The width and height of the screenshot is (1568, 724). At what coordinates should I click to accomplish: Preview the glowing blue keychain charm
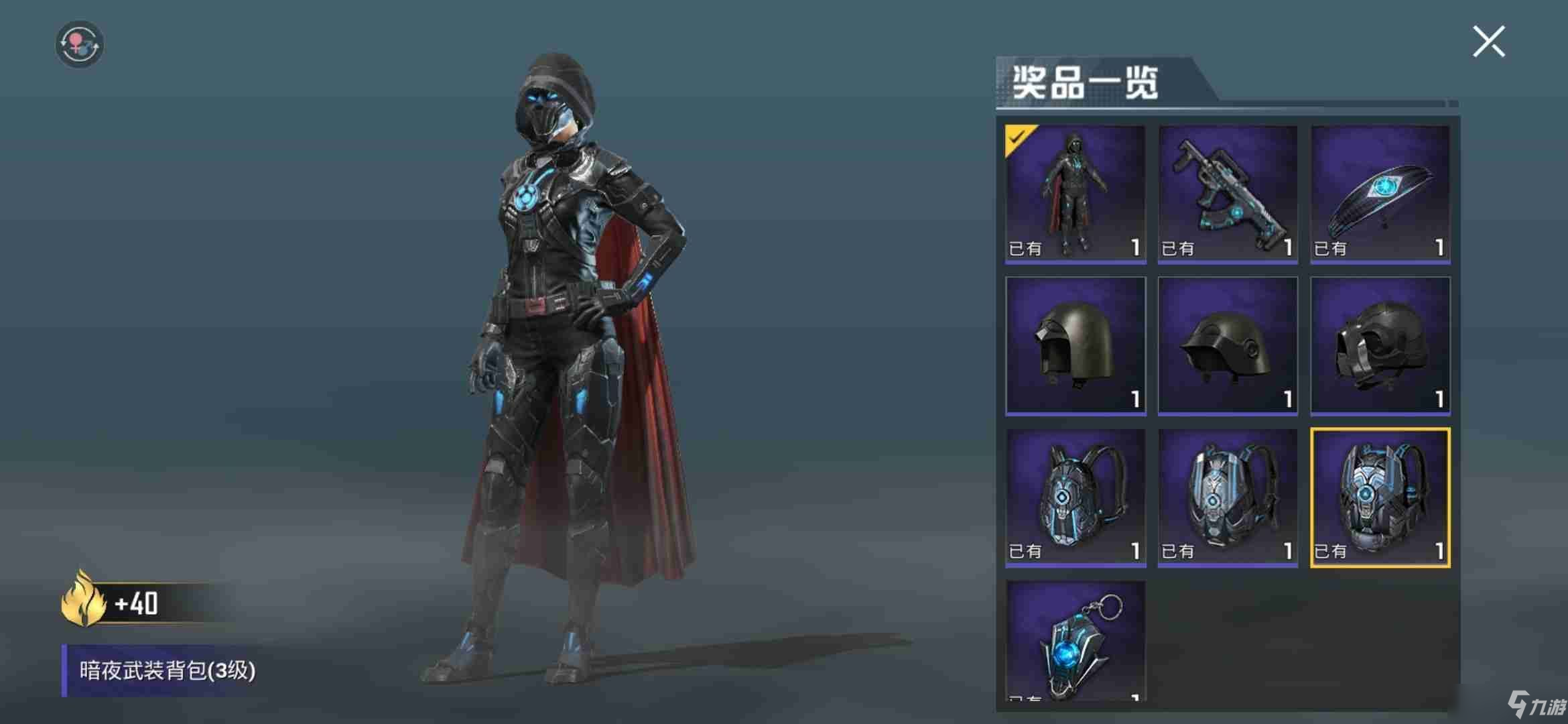click(x=1075, y=641)
